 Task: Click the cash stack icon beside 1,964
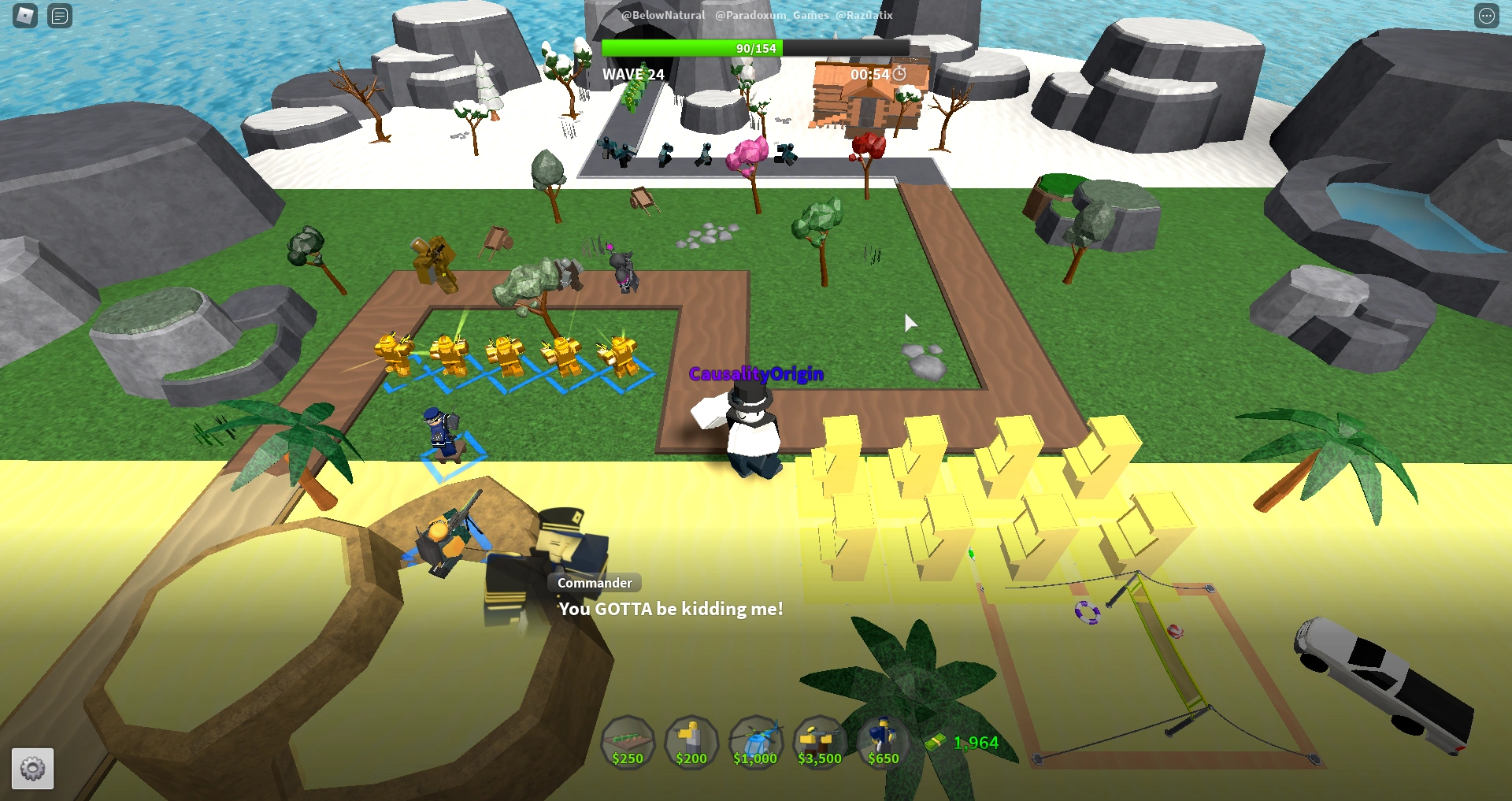coord(936,741)
